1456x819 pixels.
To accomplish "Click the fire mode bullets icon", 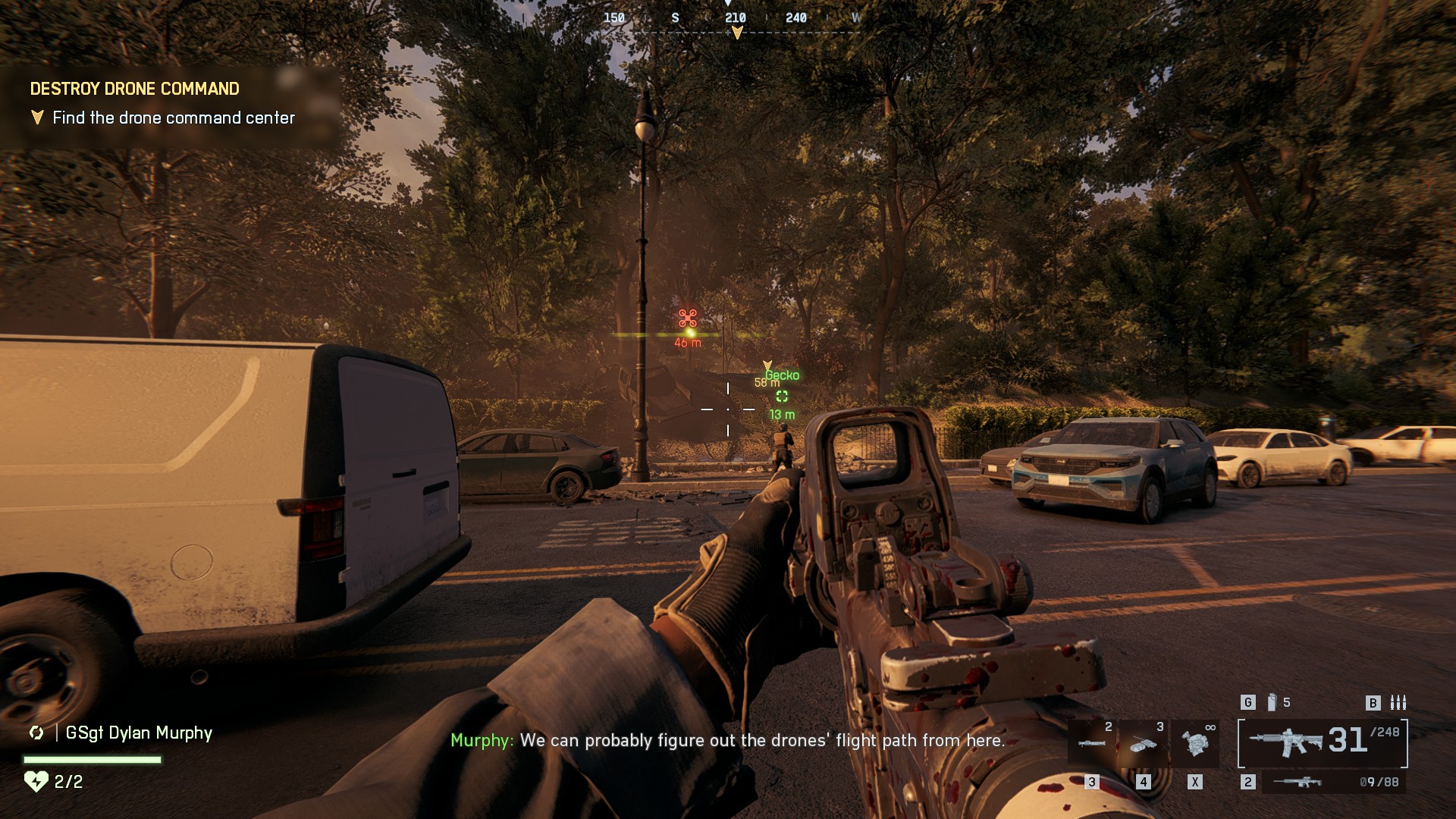I will (1398, 703).
